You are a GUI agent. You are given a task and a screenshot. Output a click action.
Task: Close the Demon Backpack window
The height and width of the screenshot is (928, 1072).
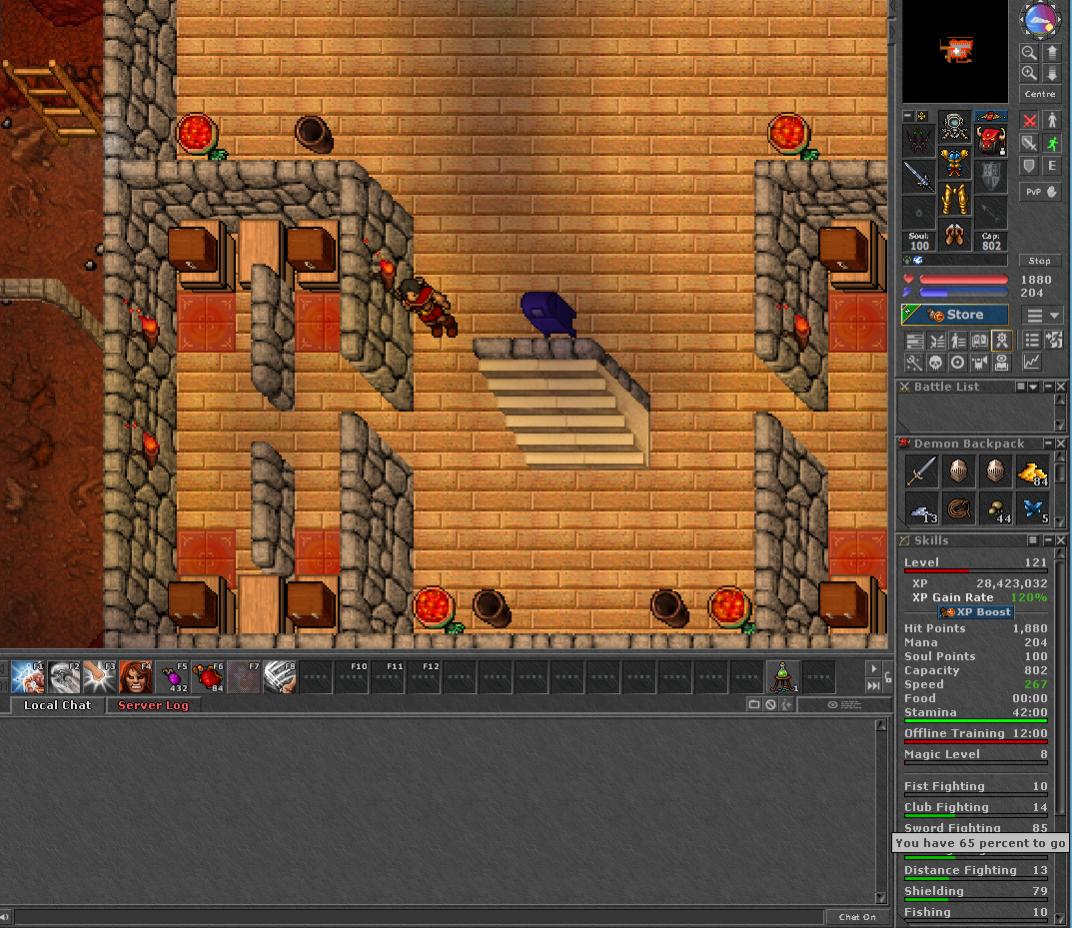click(1061, 443)
